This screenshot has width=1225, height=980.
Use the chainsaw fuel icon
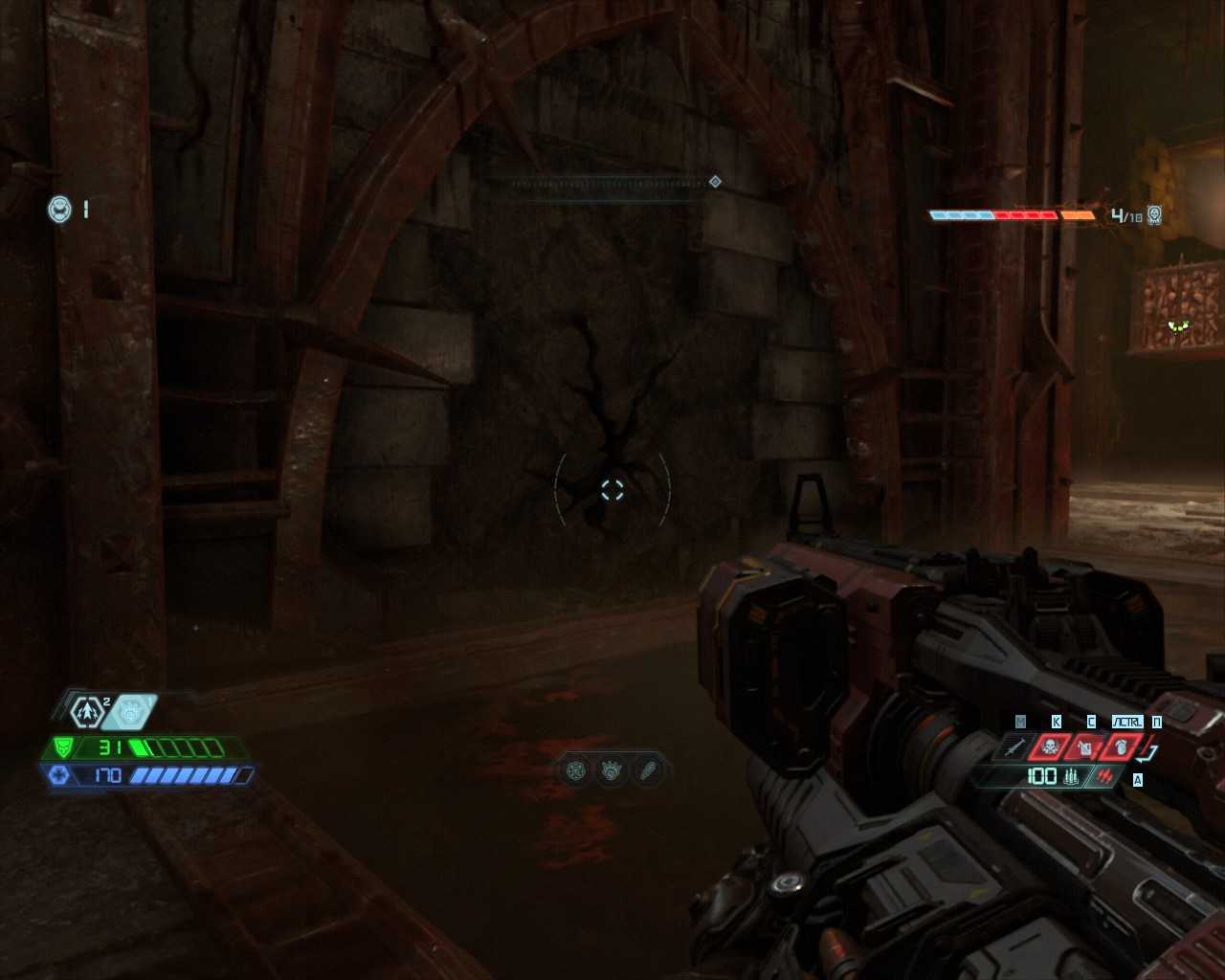[1086, 746]
